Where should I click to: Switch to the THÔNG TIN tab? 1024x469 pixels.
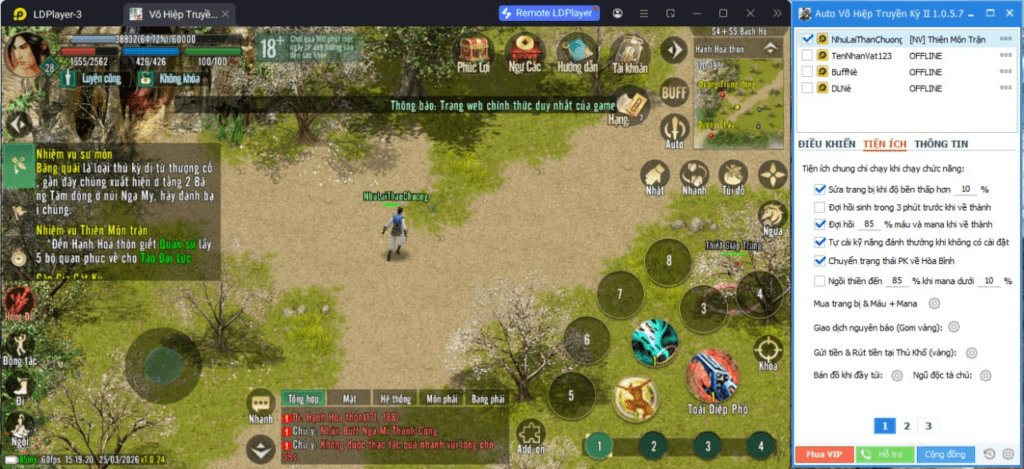[x=941, y=144]
